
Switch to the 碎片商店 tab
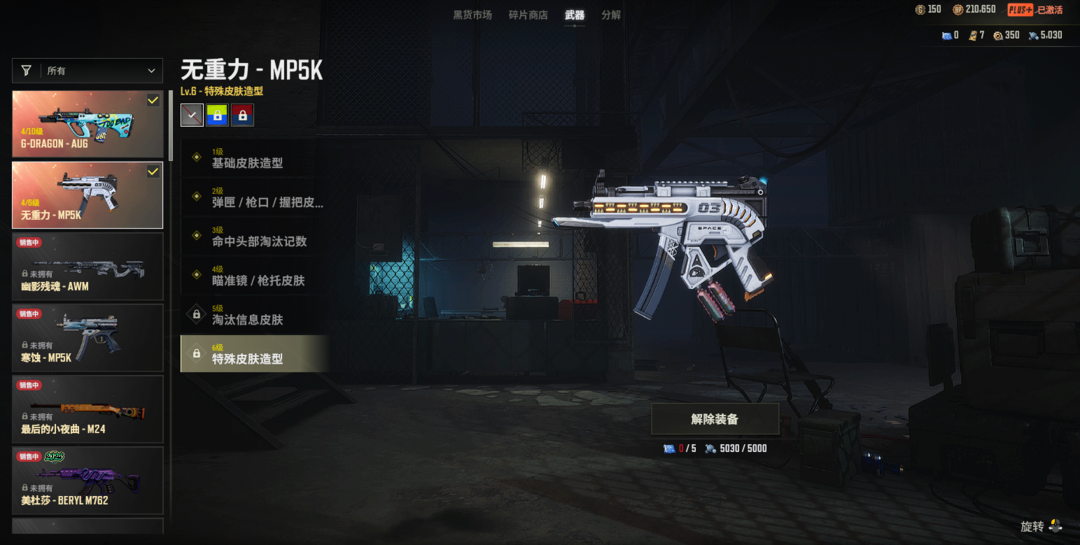[528, 15]
